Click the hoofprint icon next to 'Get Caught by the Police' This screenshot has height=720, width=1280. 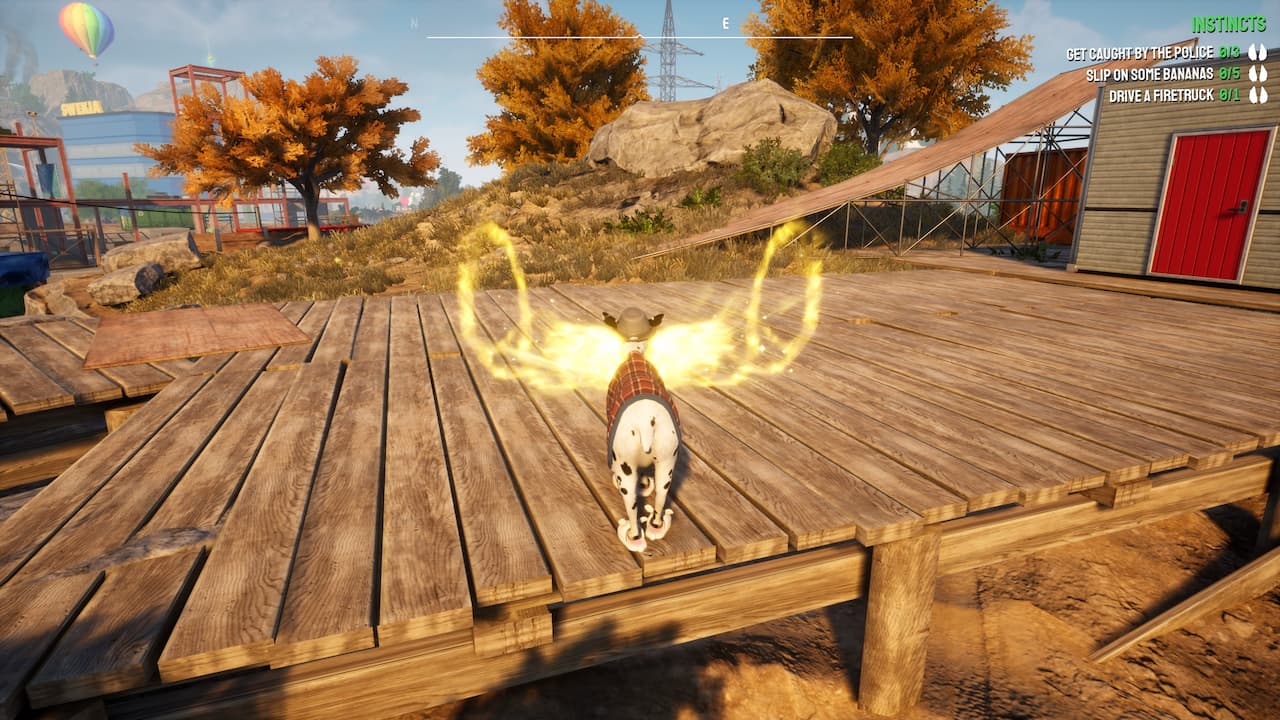1258,53
